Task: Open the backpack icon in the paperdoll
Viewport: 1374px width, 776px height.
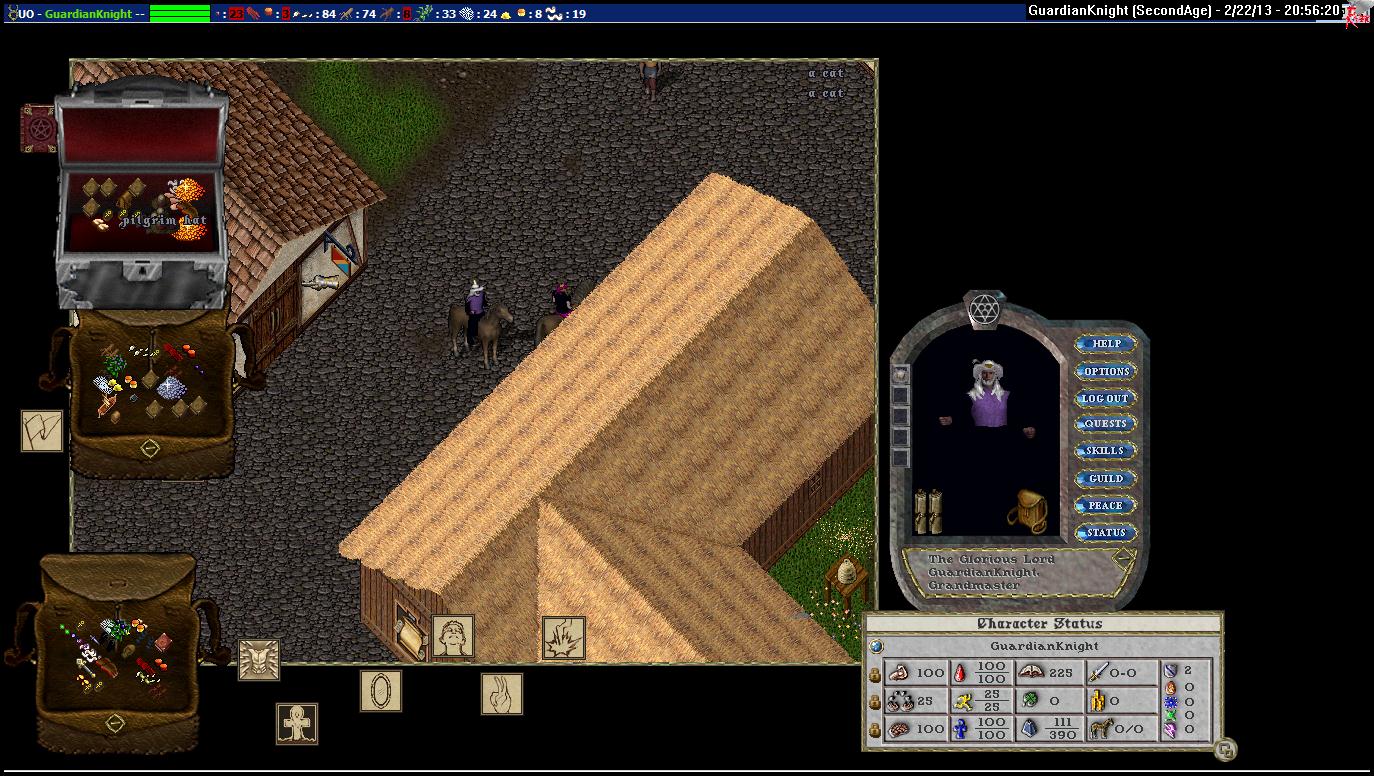Action: (x=1027, y=511)
